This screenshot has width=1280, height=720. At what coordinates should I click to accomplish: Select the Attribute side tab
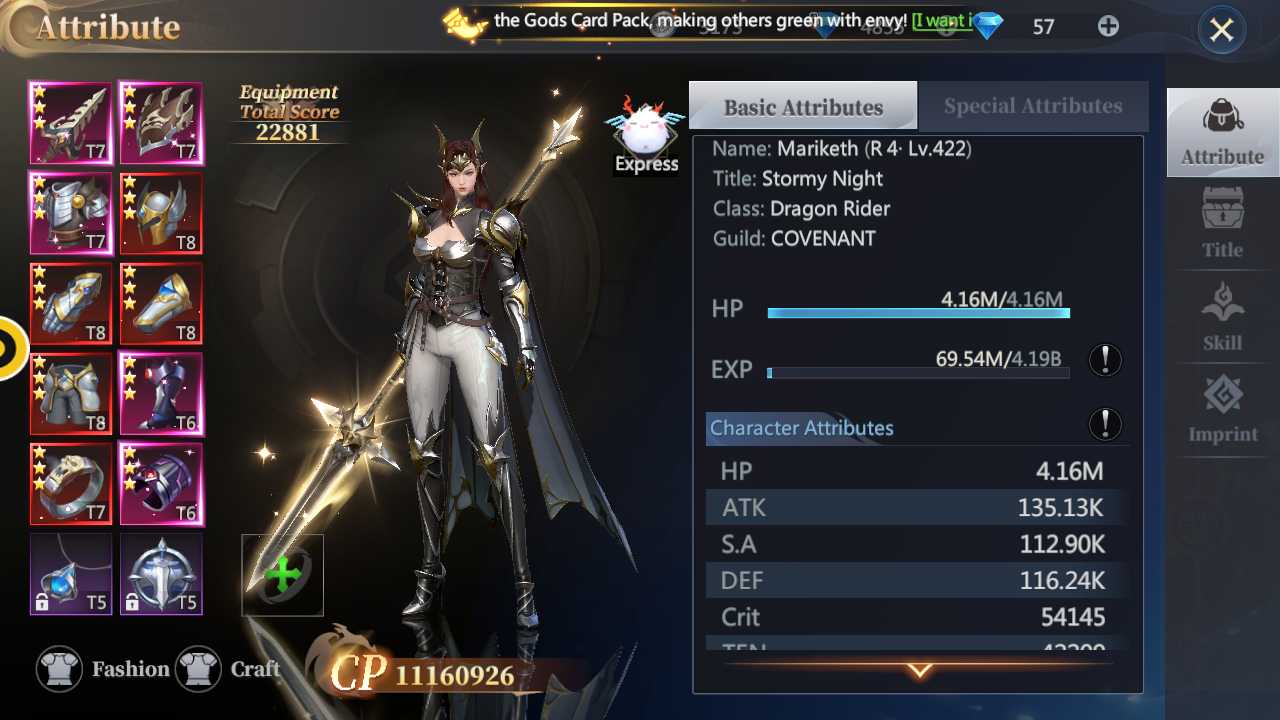click(1222, 131)
